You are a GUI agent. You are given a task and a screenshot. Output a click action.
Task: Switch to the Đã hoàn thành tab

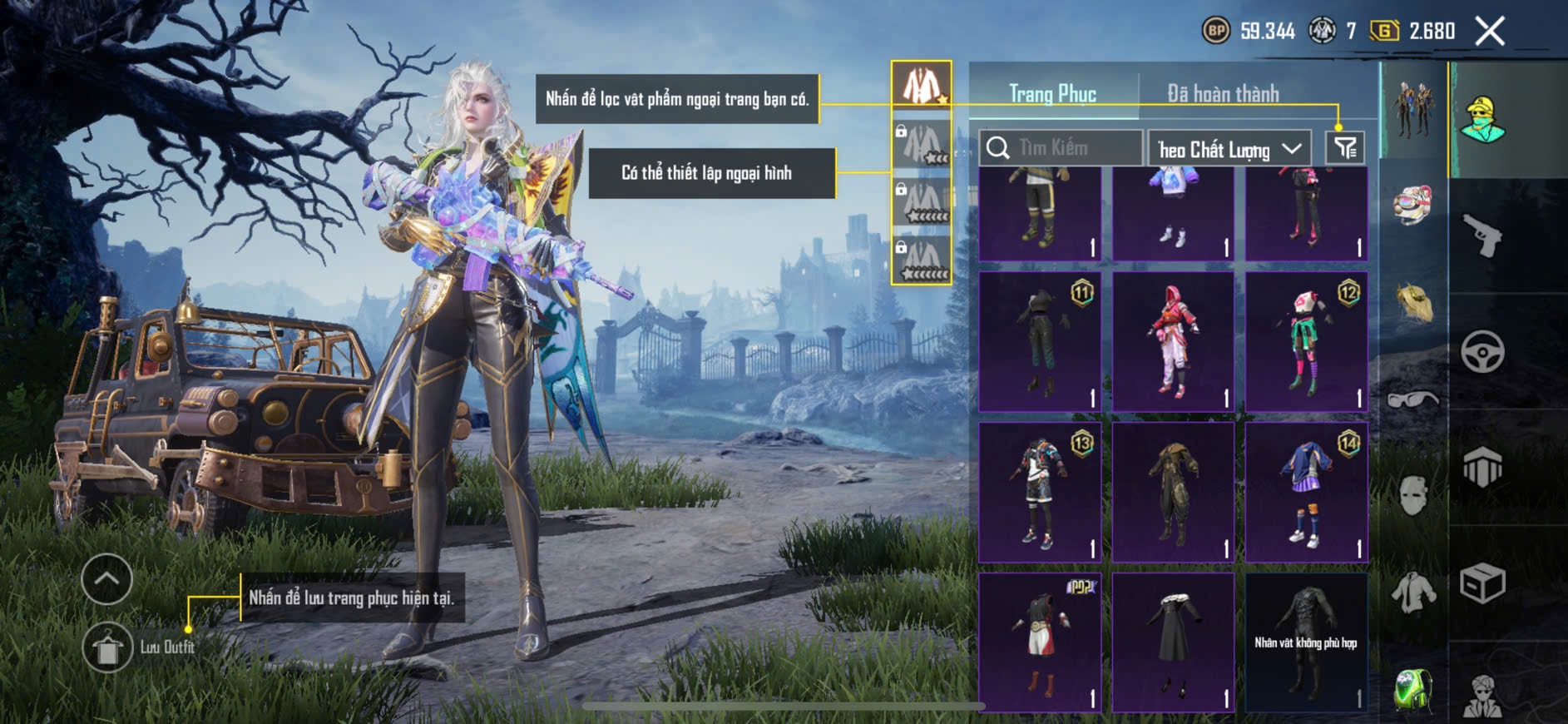pyautogui.click(x=1222, y=94)
